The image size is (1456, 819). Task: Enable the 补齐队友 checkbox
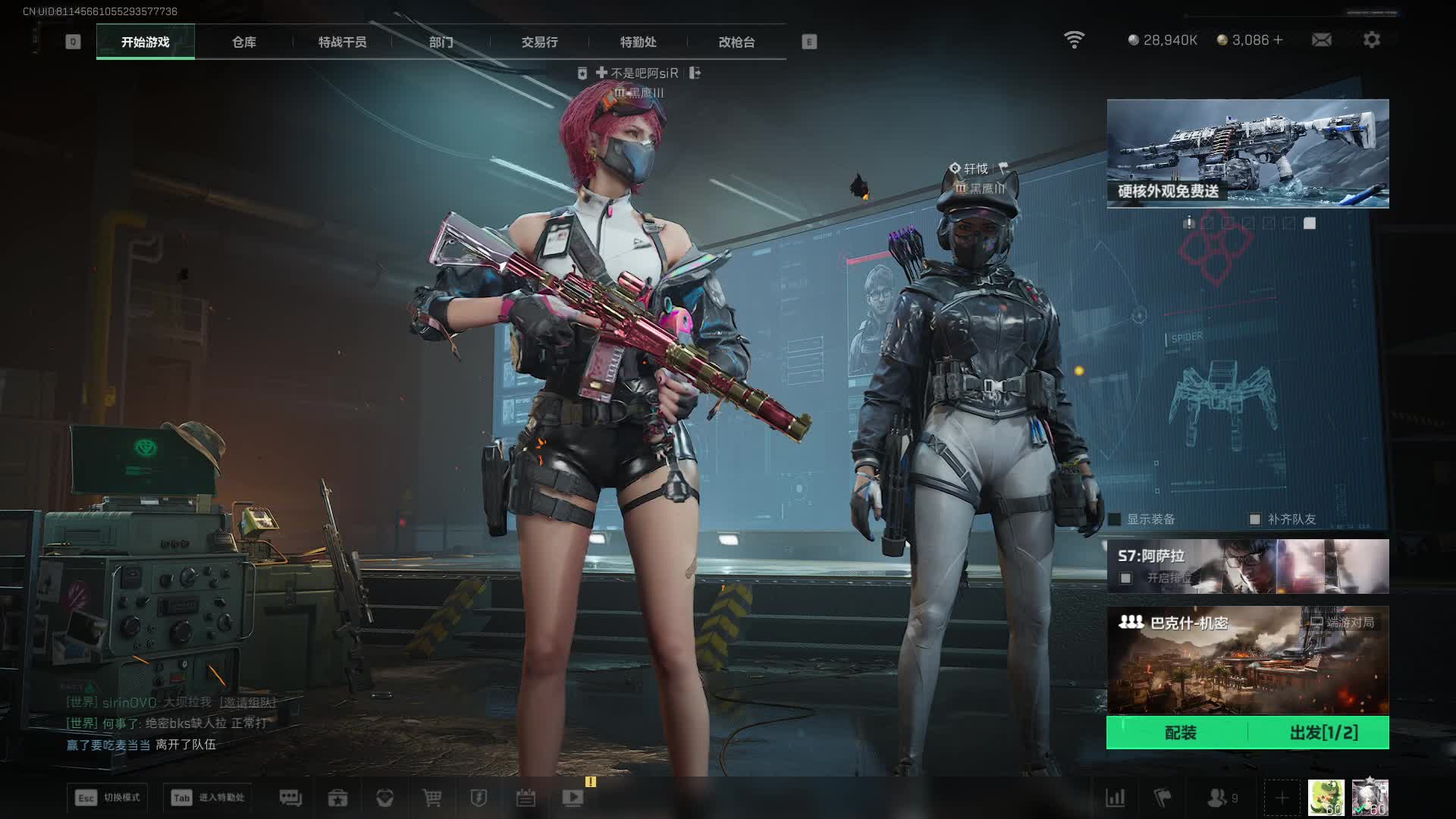coord(1255,519)
